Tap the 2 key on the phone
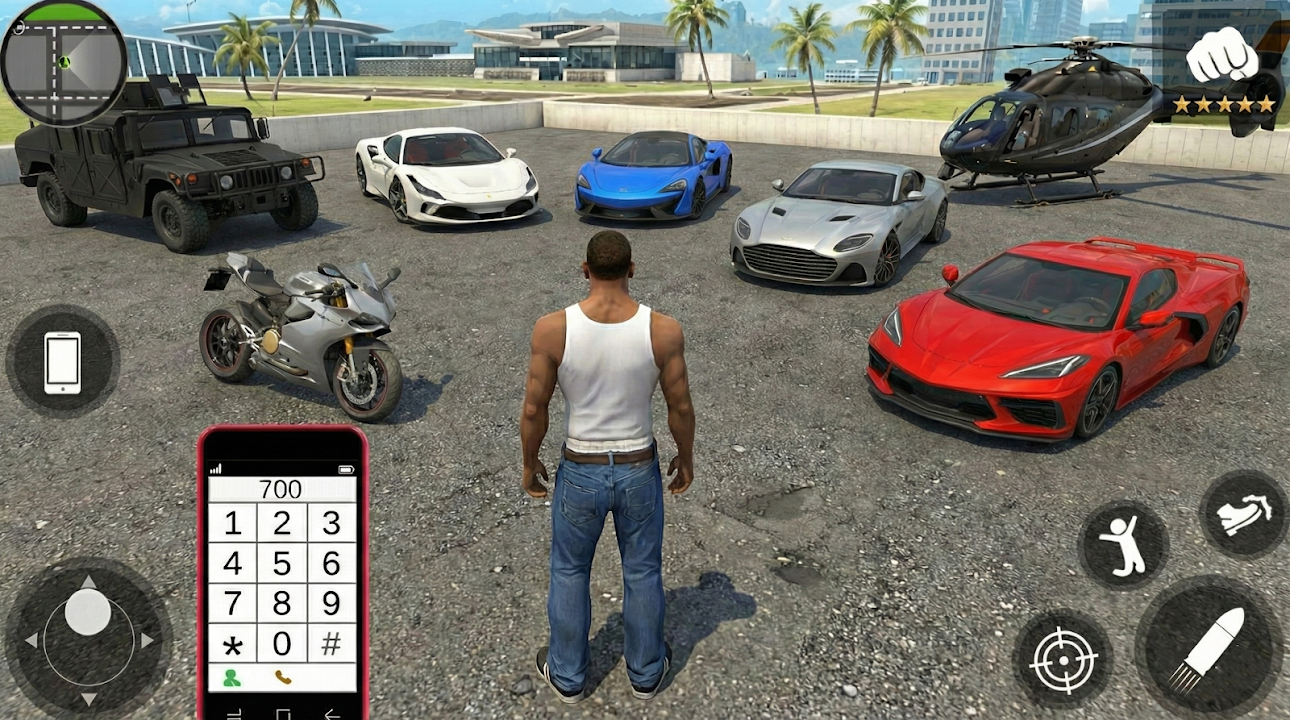 (x=282, y=523)
